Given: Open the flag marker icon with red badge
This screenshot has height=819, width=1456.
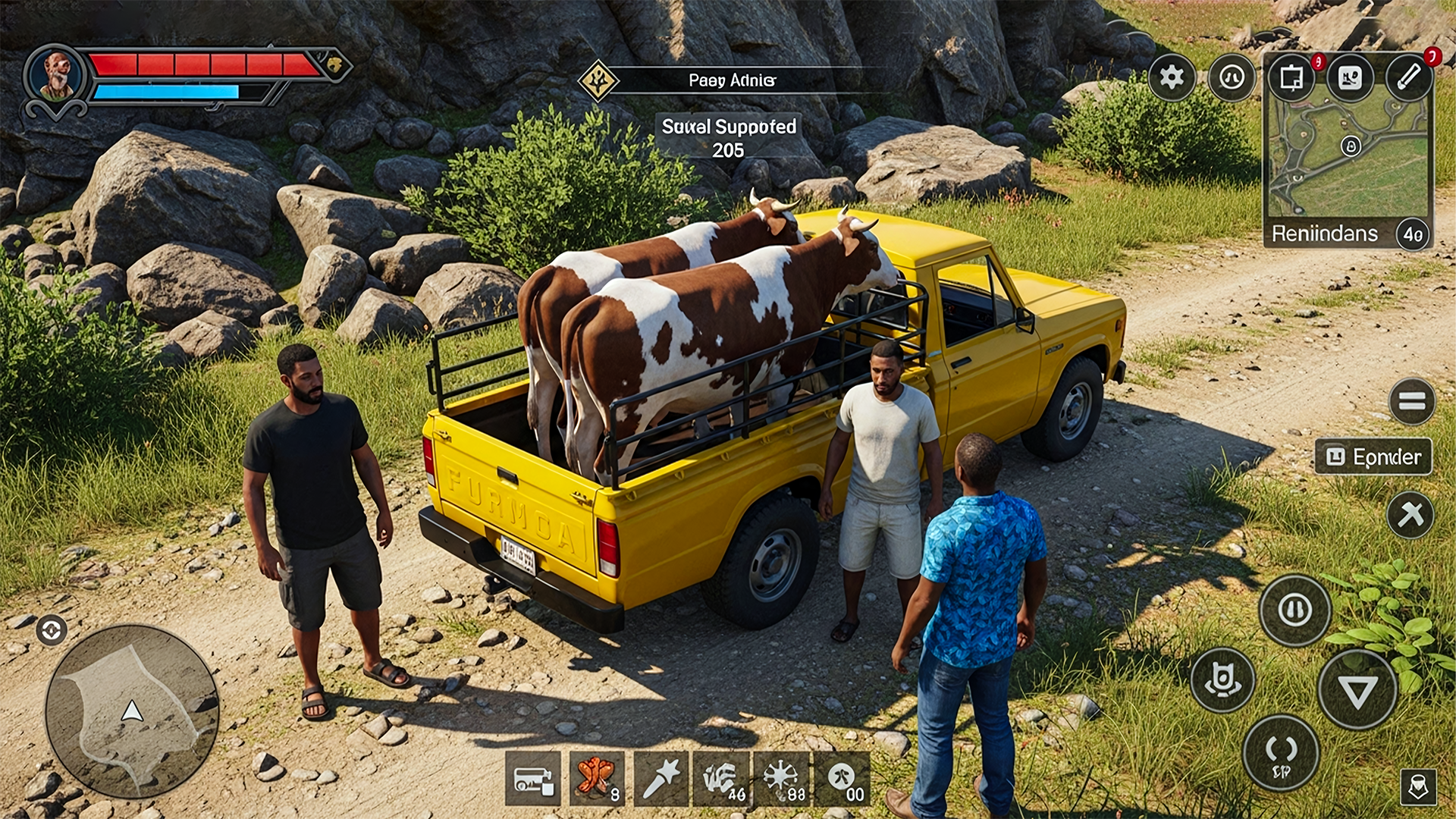Looking at the screenshot, I should click(1293, 79).
